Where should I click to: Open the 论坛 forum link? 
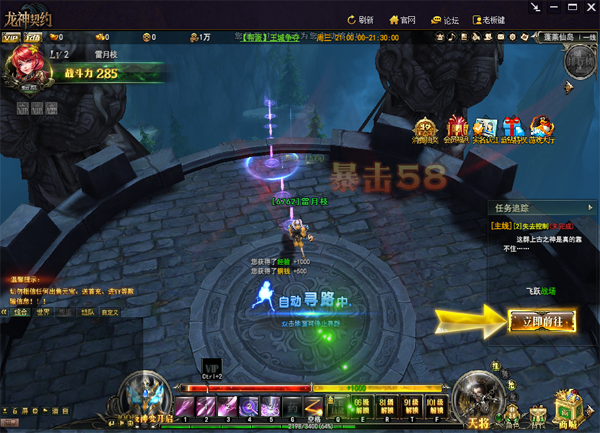pyautogui.click(x=445, y=19)
